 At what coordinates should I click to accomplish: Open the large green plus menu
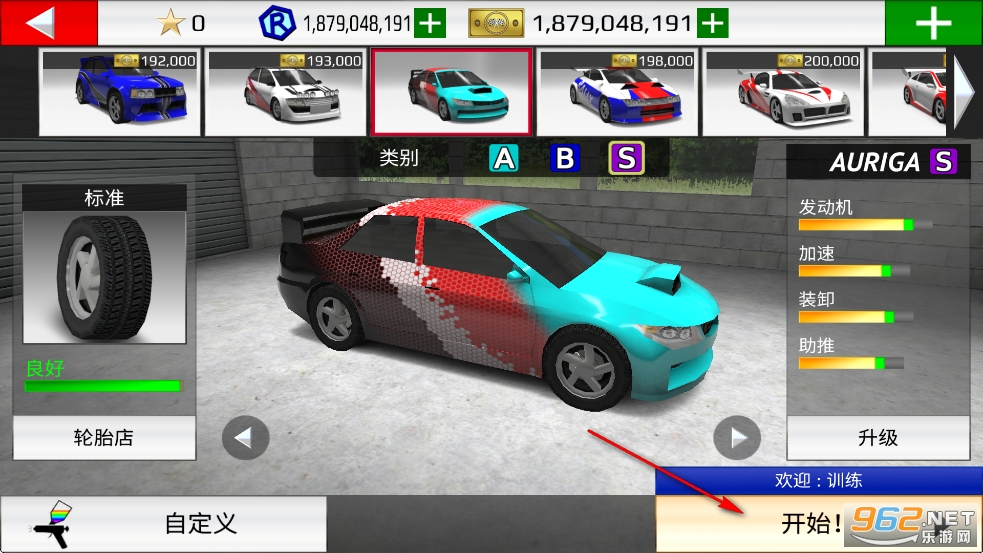point(933,23)
